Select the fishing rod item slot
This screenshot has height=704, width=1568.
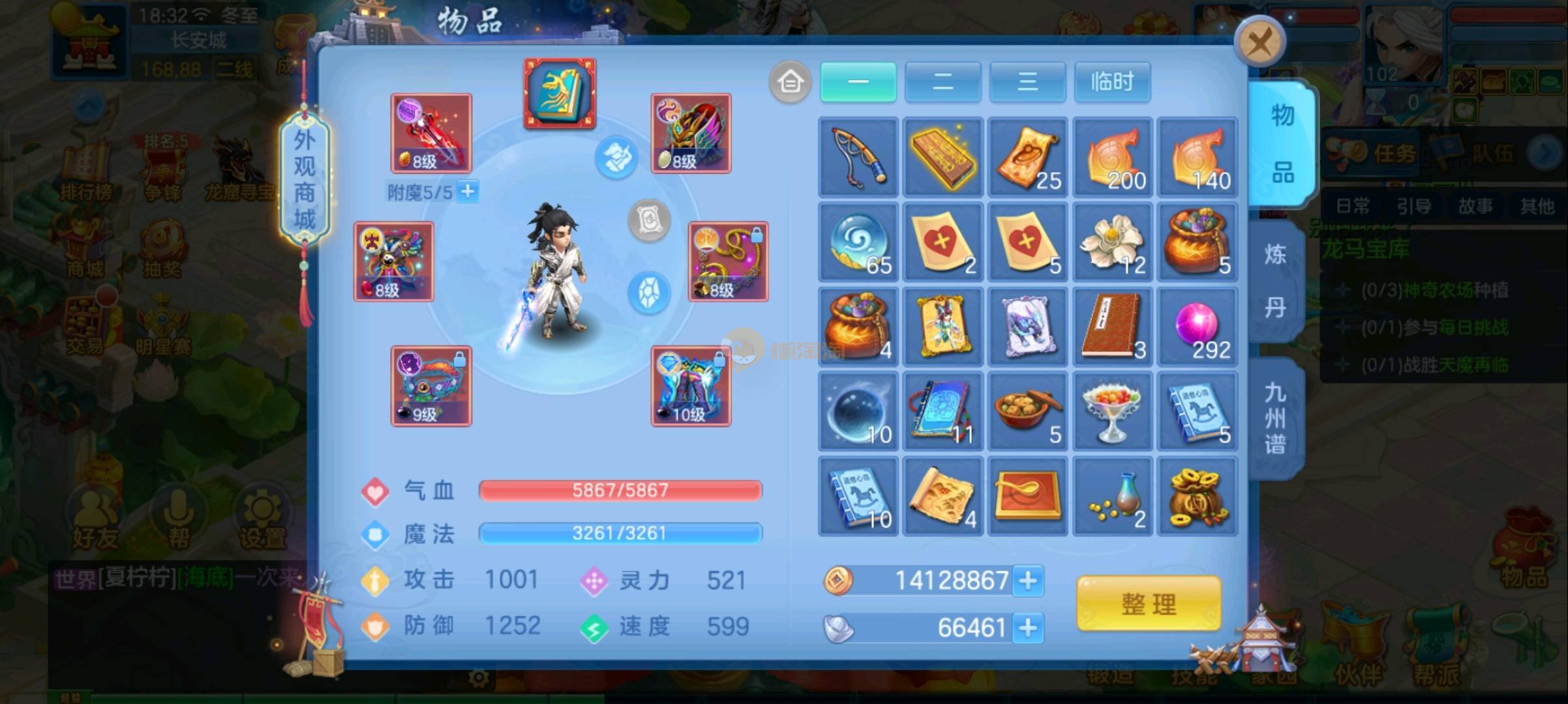(x=858, y=157)
